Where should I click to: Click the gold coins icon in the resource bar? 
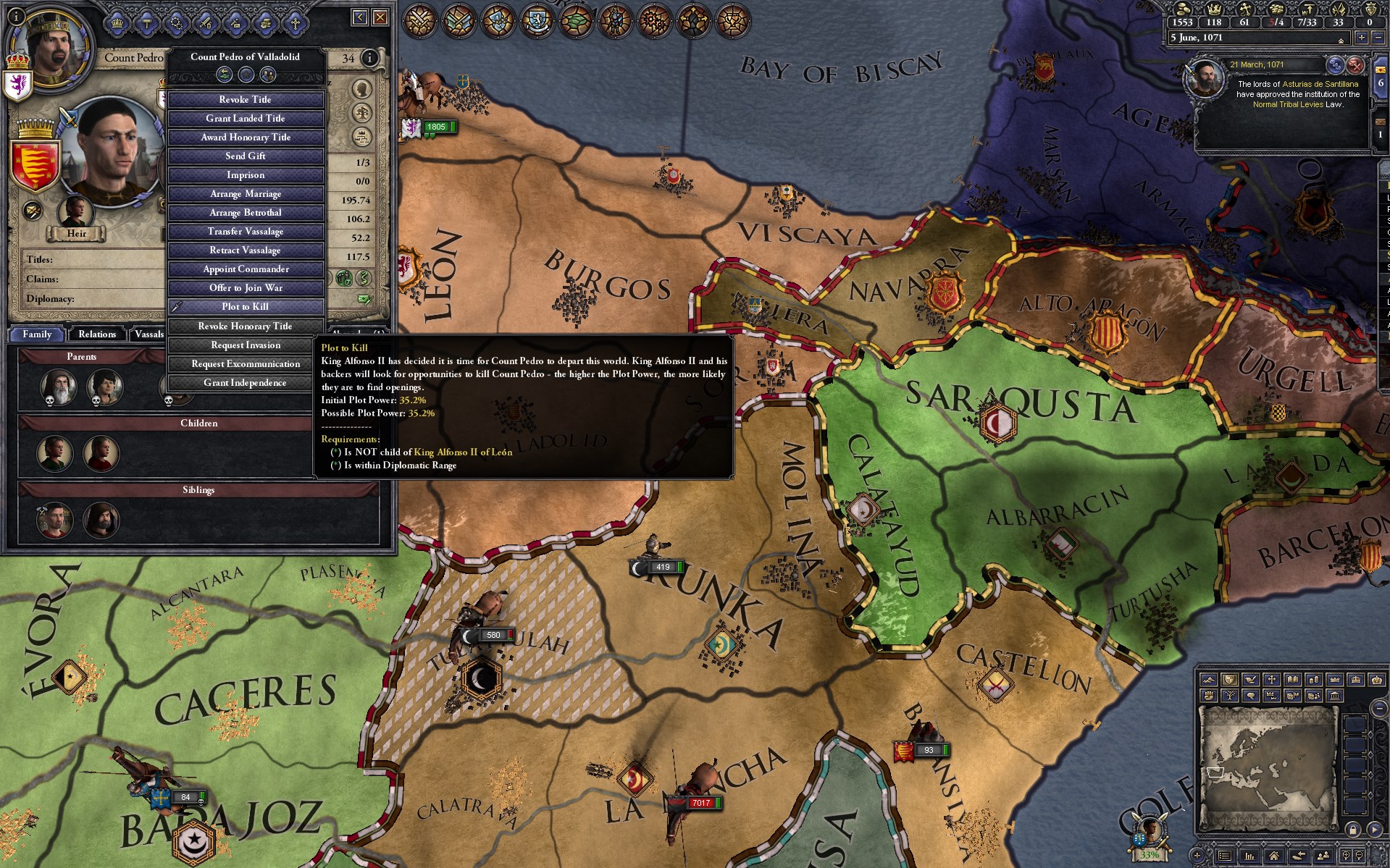click(x=1183, y=9)
